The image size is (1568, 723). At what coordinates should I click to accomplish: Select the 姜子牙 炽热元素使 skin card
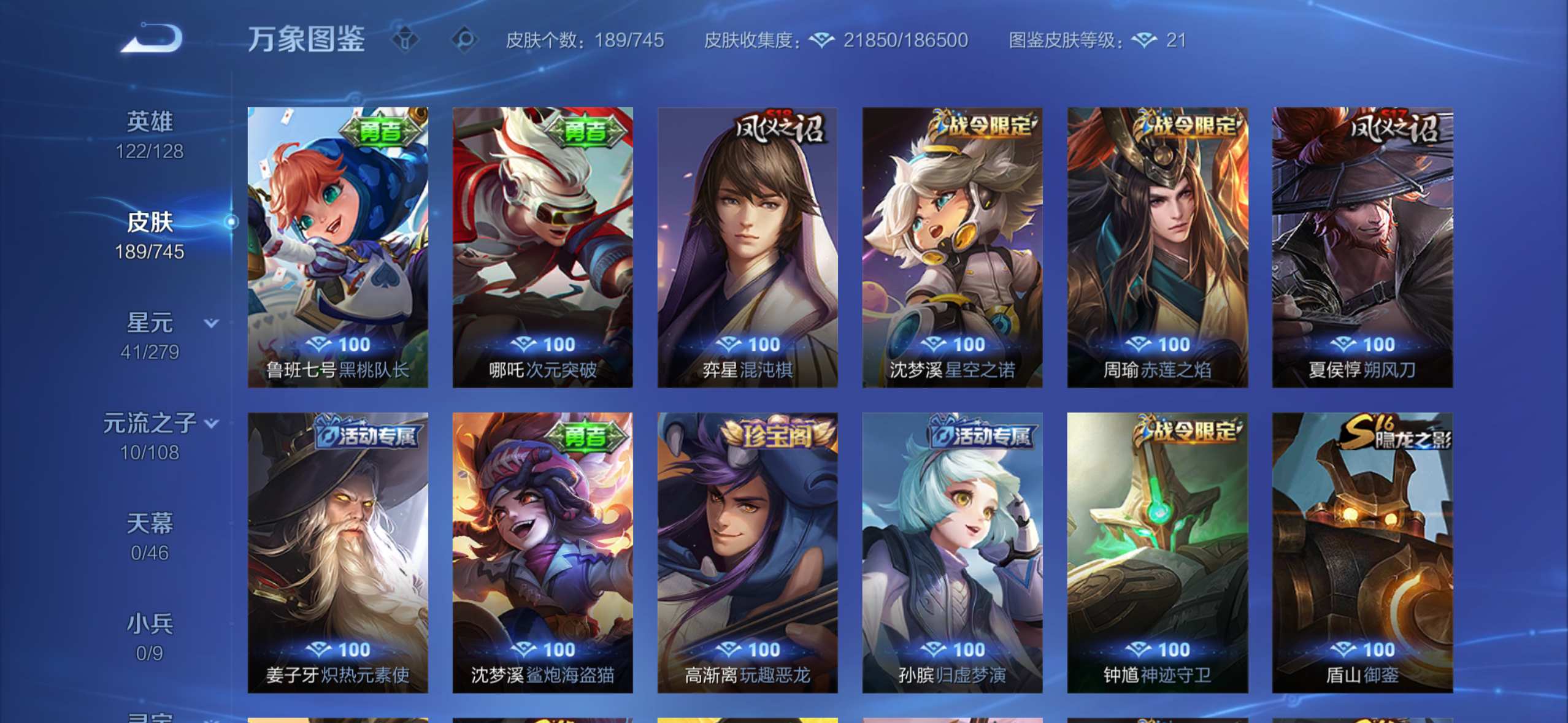(337, 553)
